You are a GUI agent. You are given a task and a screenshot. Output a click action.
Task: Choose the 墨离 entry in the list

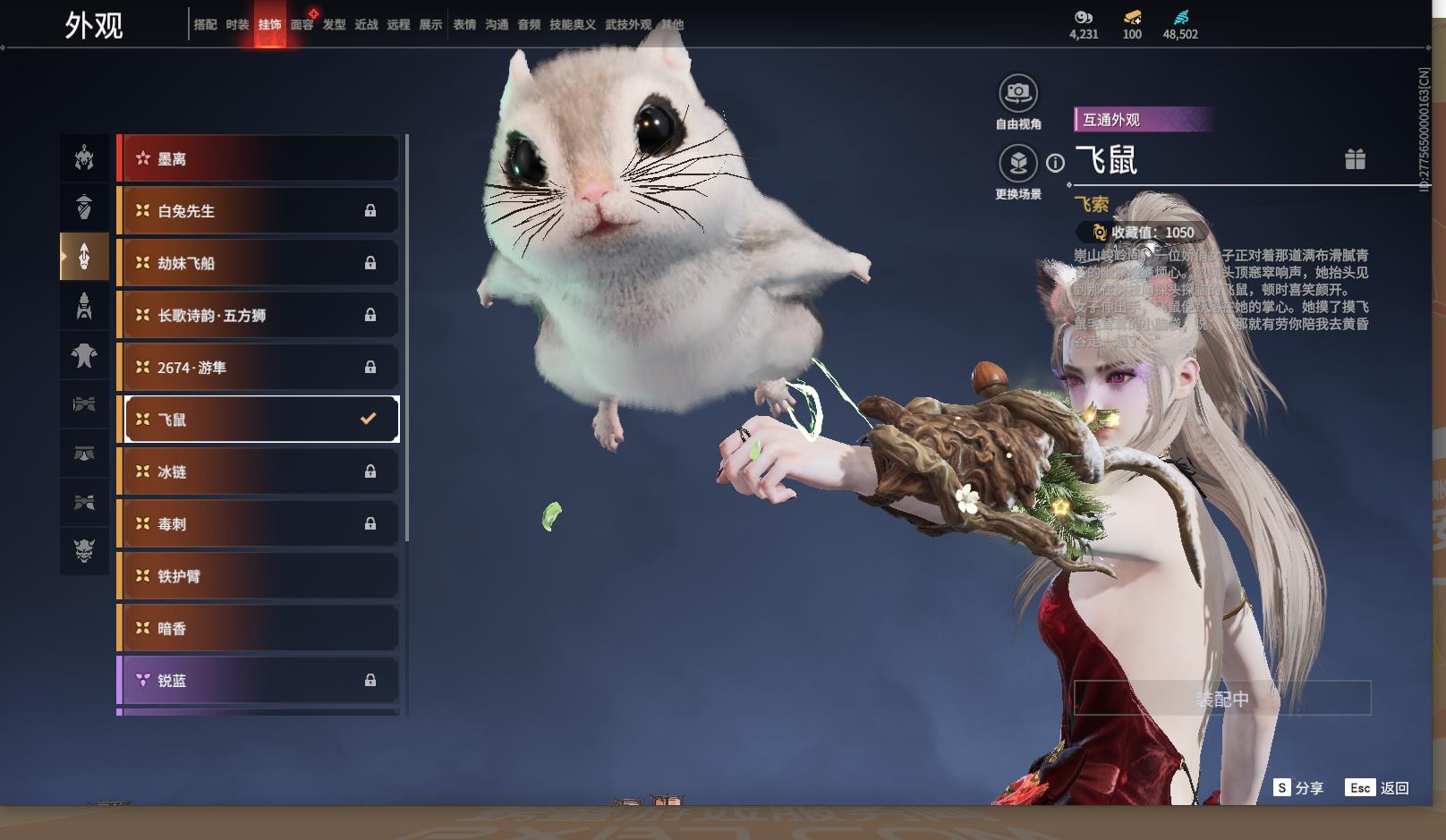[259, 159]
